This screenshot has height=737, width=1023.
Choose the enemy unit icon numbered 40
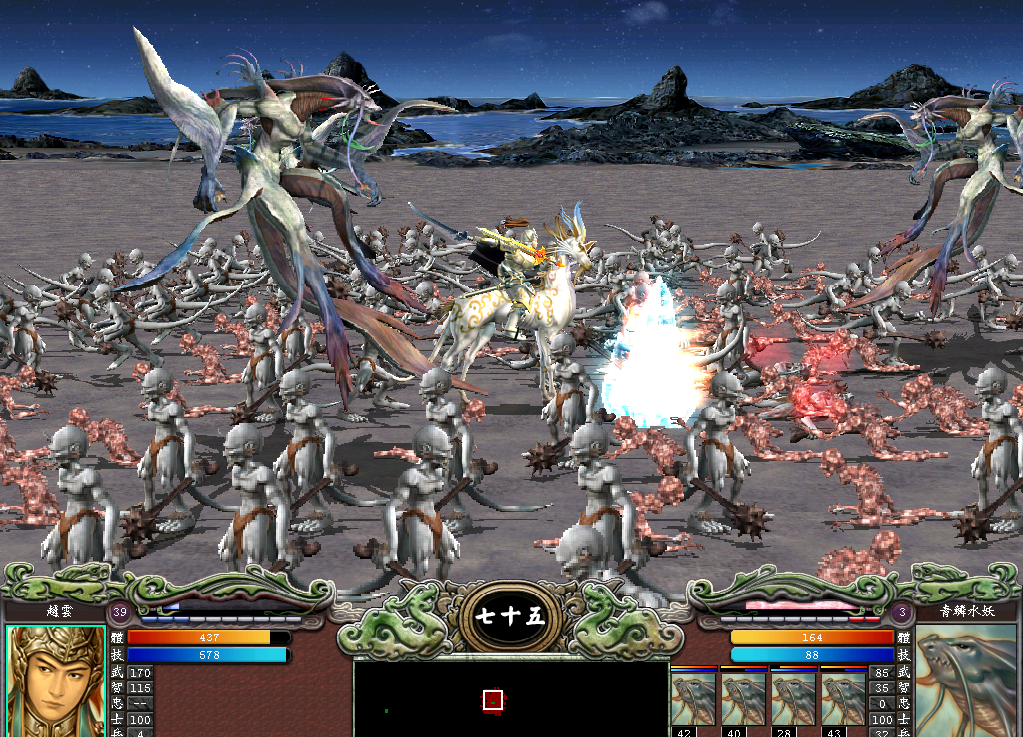(x=742, y=699)
